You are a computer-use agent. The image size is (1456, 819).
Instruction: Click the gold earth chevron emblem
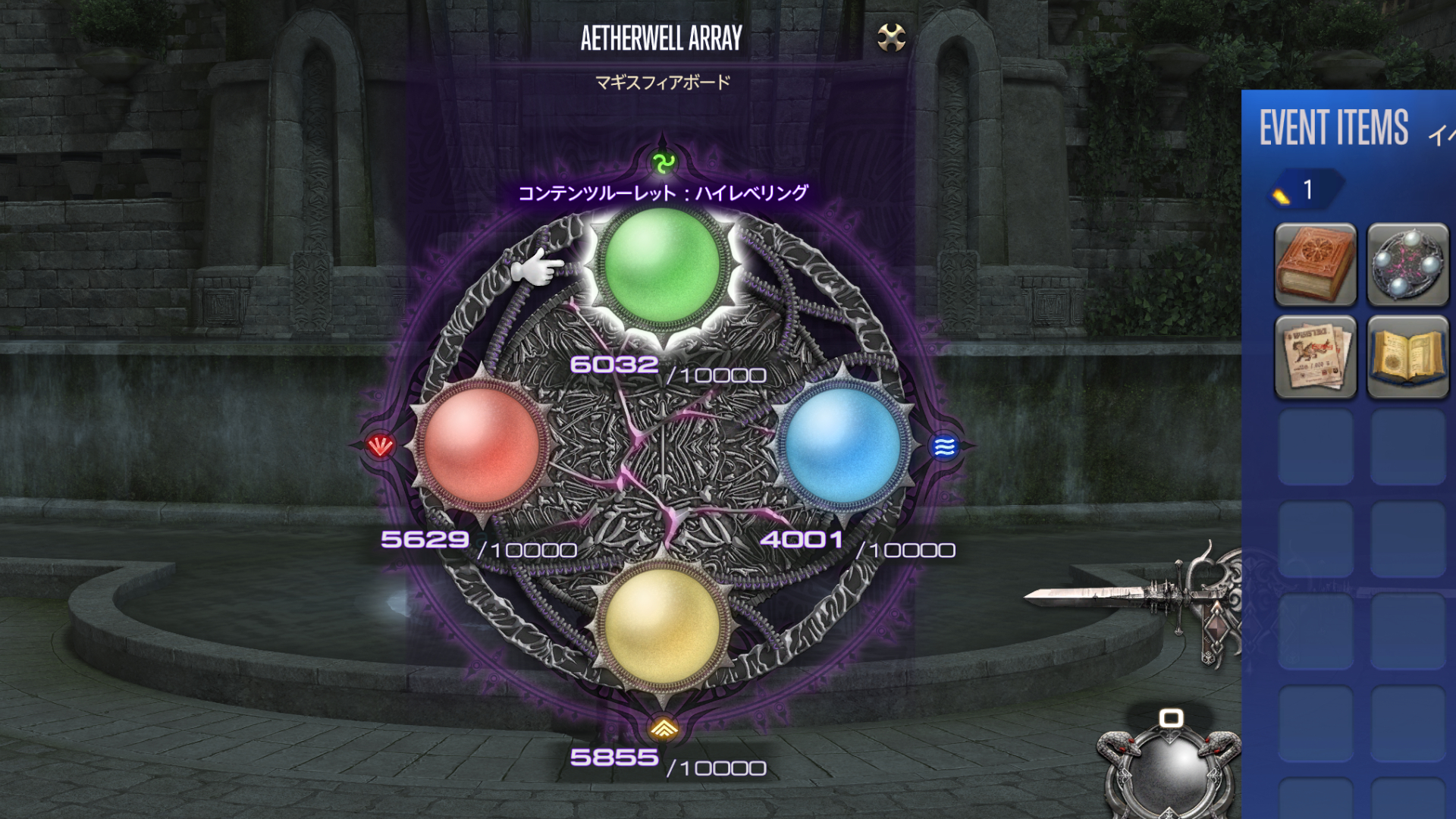(664, 729)
